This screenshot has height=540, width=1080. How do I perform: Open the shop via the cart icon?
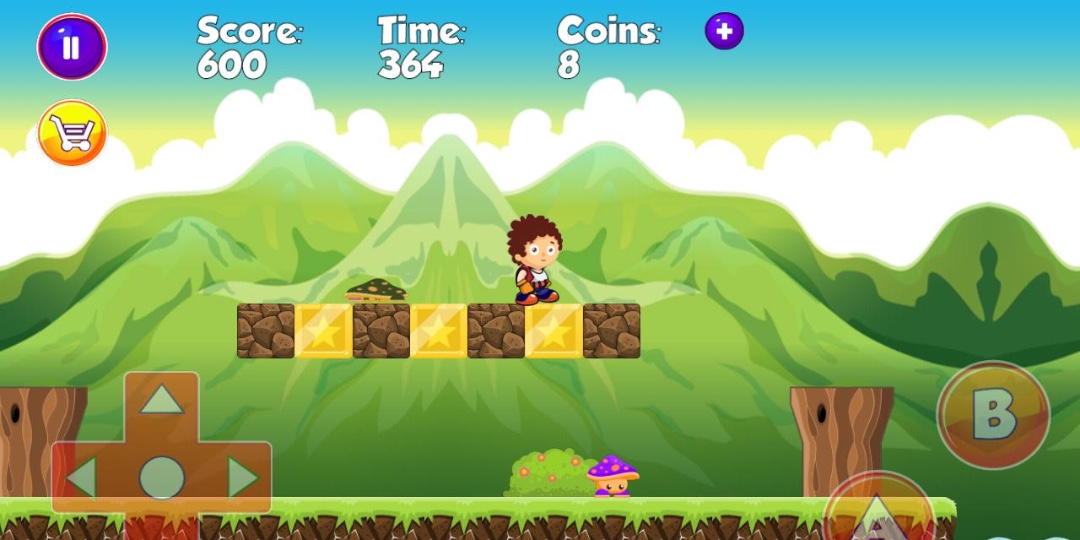click(72, 133)
